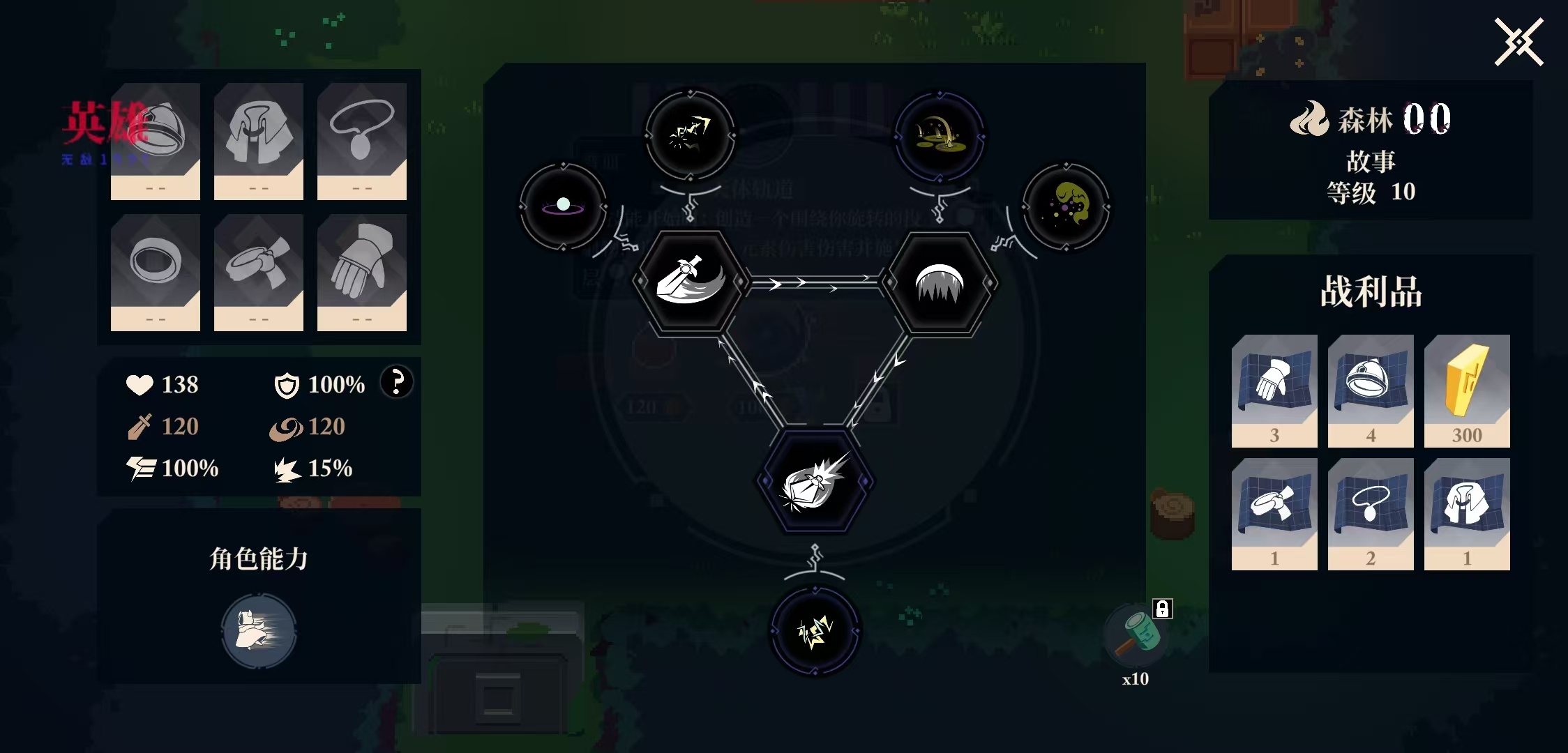
Task: Choose the crystal burst skill hexagon
Action: click(814, 481)
